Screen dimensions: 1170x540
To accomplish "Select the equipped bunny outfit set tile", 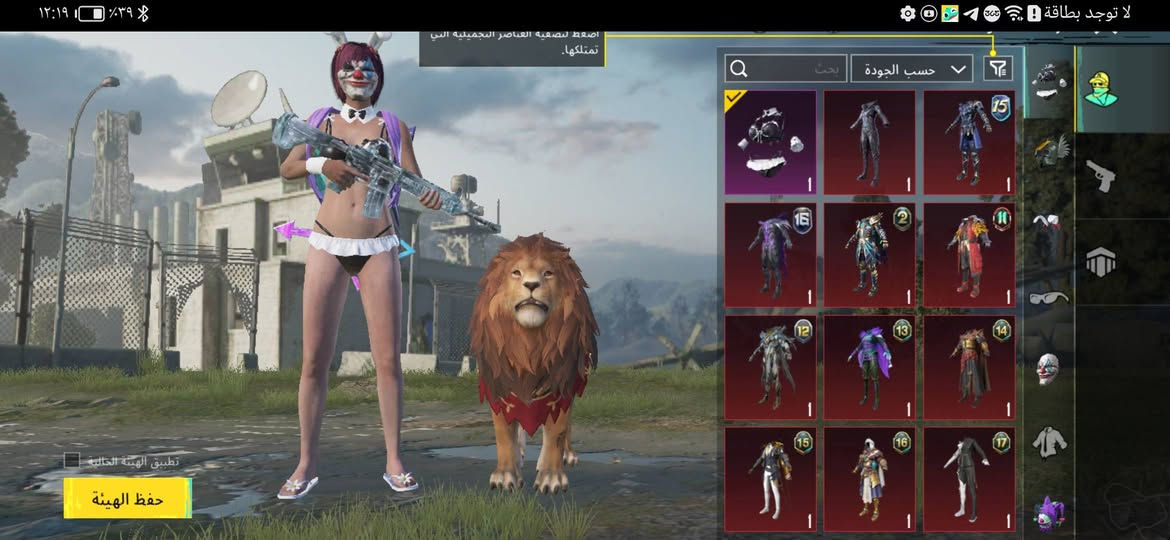I will click(770, 142).
